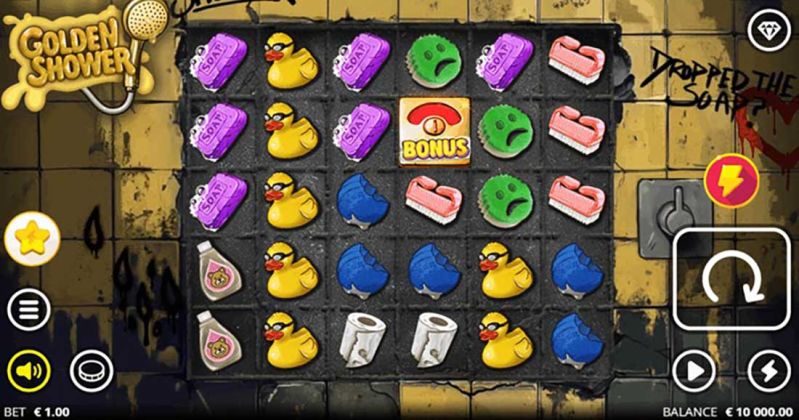Open the hamburger menu
This screenshot has height=420, width=799.
(x=30, y=307)
